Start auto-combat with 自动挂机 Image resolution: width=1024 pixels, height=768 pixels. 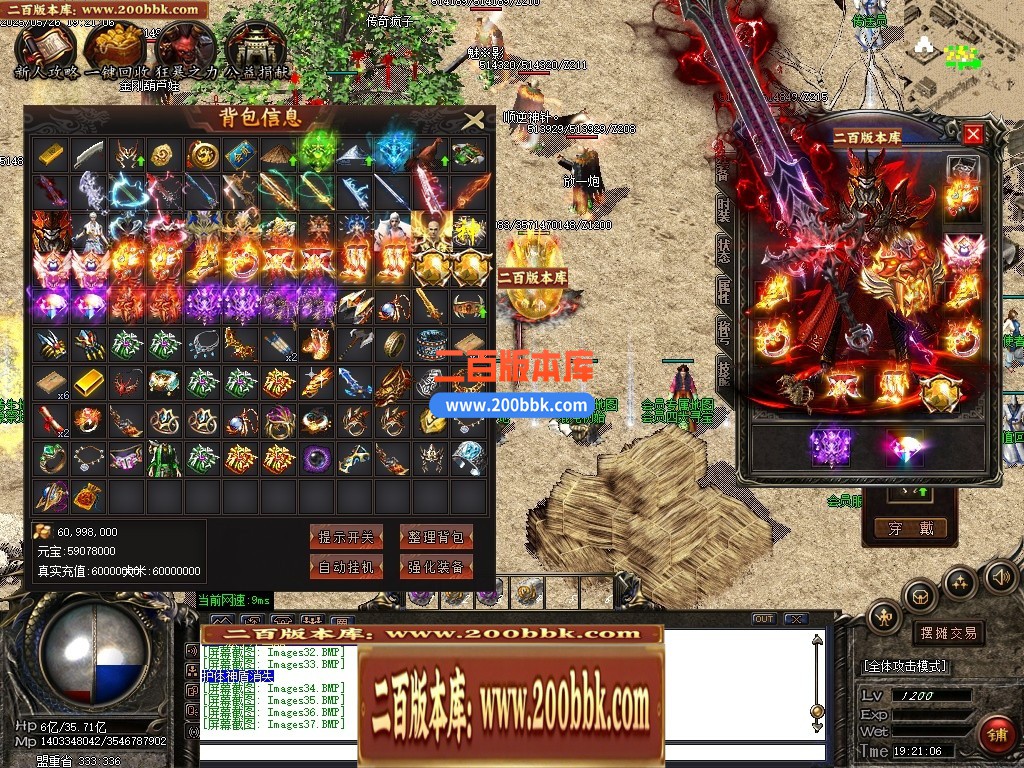pyautogui.click(x=346, y=567)
